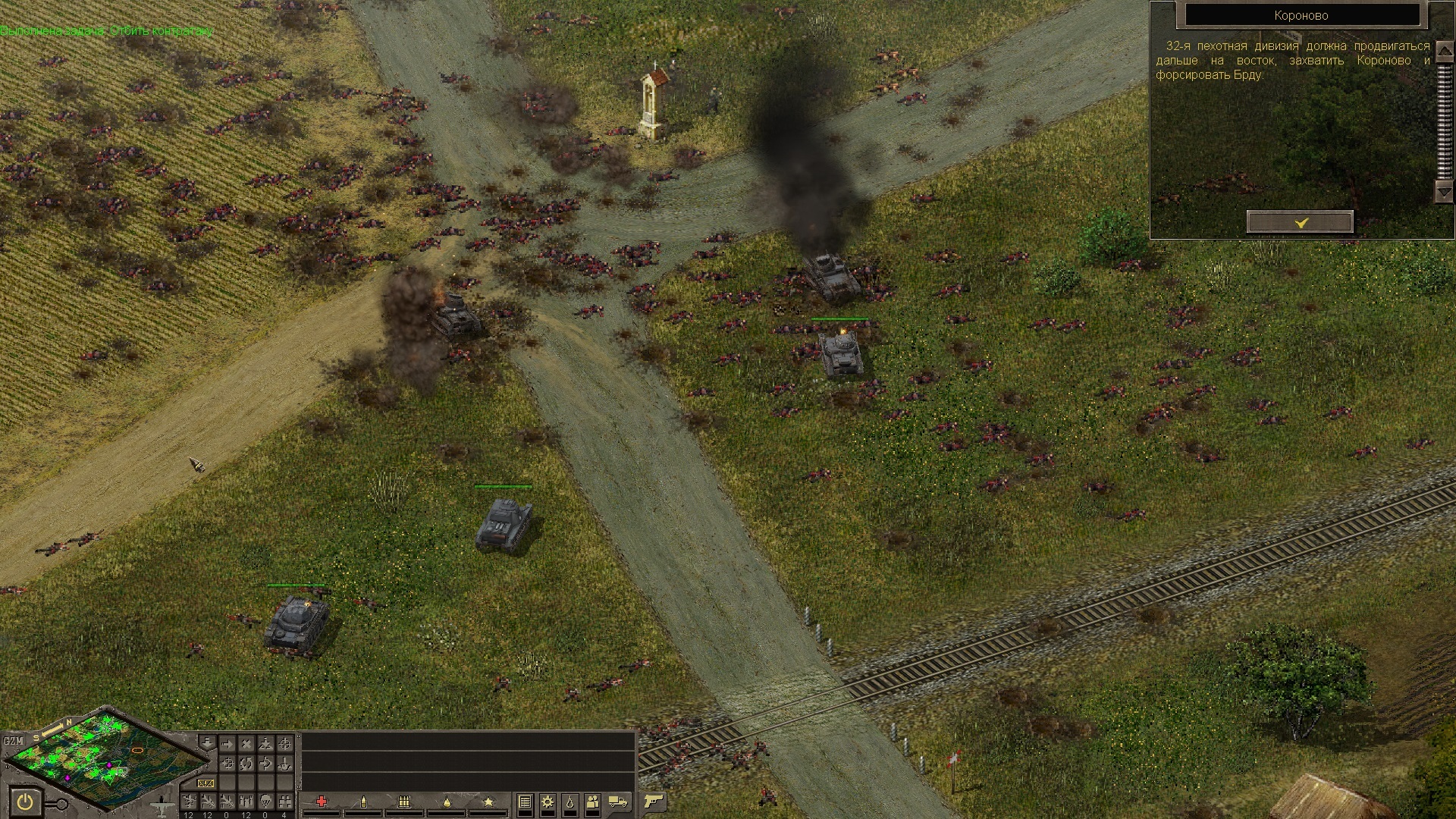Click the yellow envelope warning icon
The height and width of the screenshot is (819, 1456).
point(206,783)
